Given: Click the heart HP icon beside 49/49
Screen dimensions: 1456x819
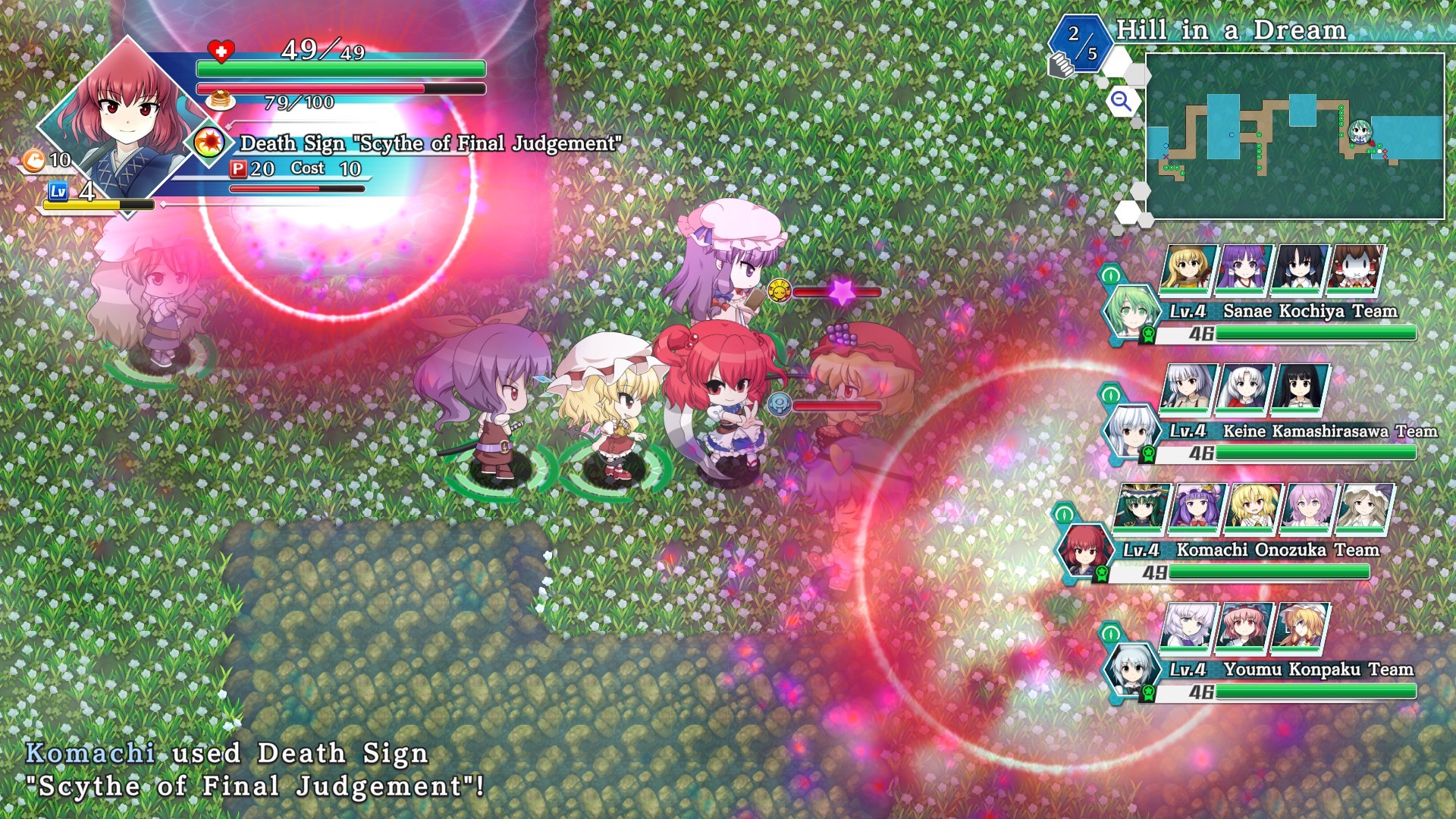Looking at the screenshot, I should (222, 52).
